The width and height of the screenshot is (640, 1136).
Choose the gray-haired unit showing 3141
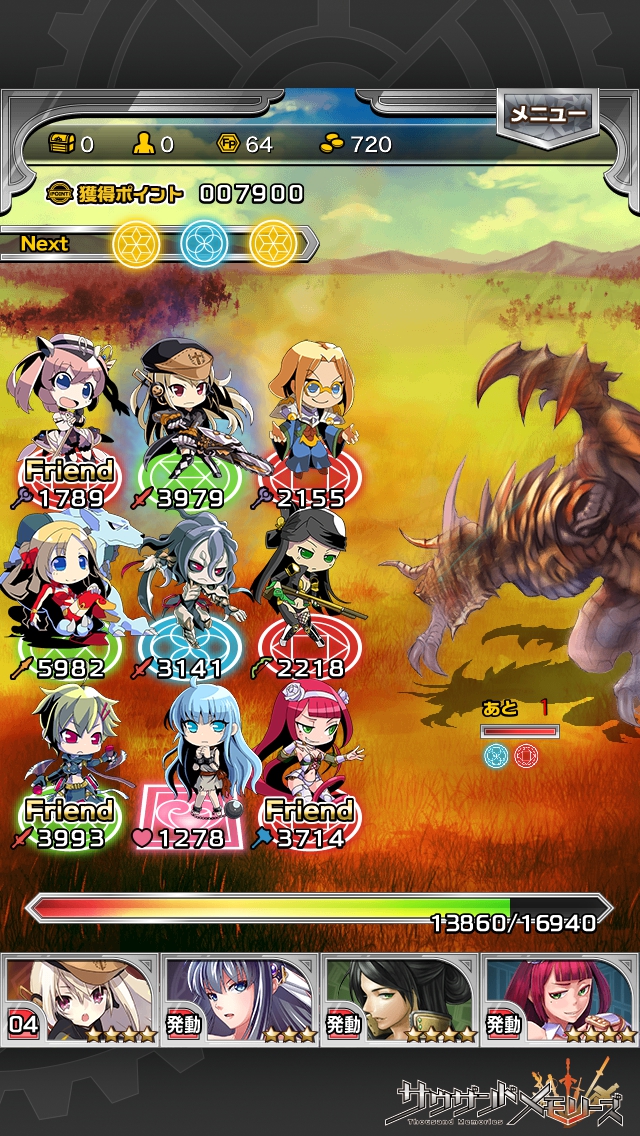coord(185,595)
